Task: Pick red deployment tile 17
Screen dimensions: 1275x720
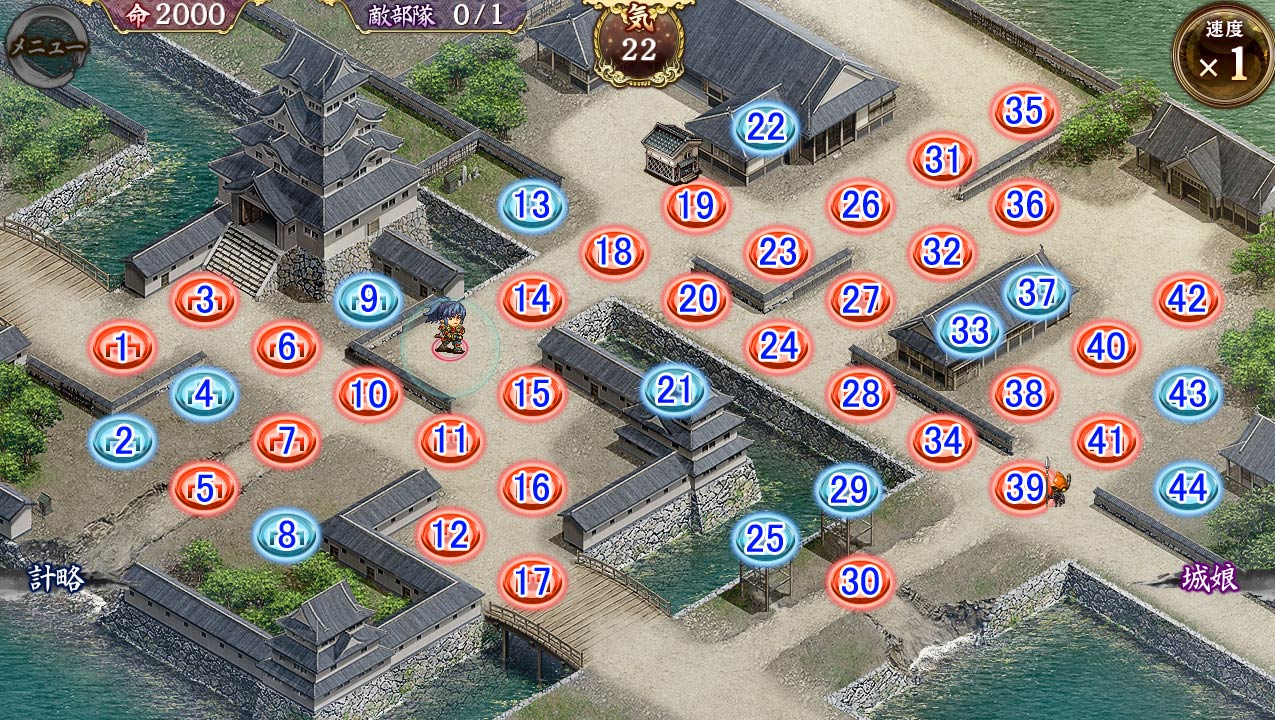Action: pyautogui.click(x=533, y=582)
